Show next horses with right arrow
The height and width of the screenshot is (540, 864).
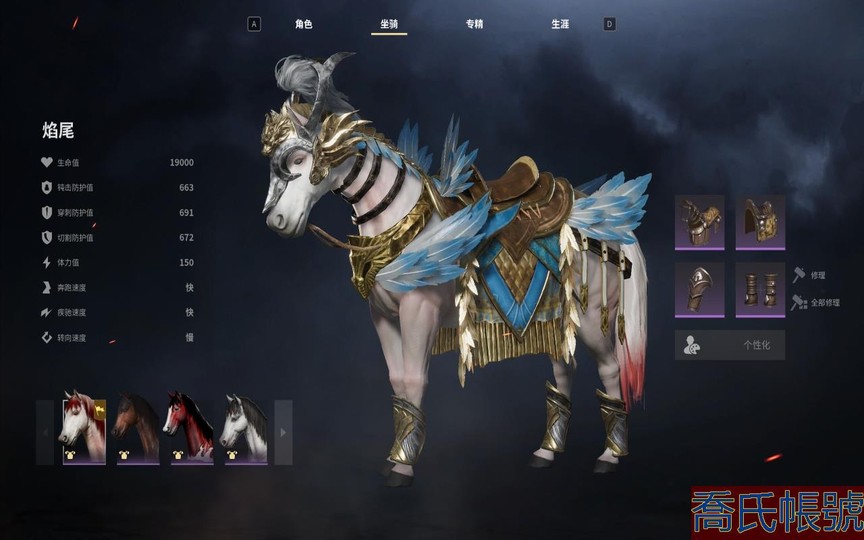point(283,432)
